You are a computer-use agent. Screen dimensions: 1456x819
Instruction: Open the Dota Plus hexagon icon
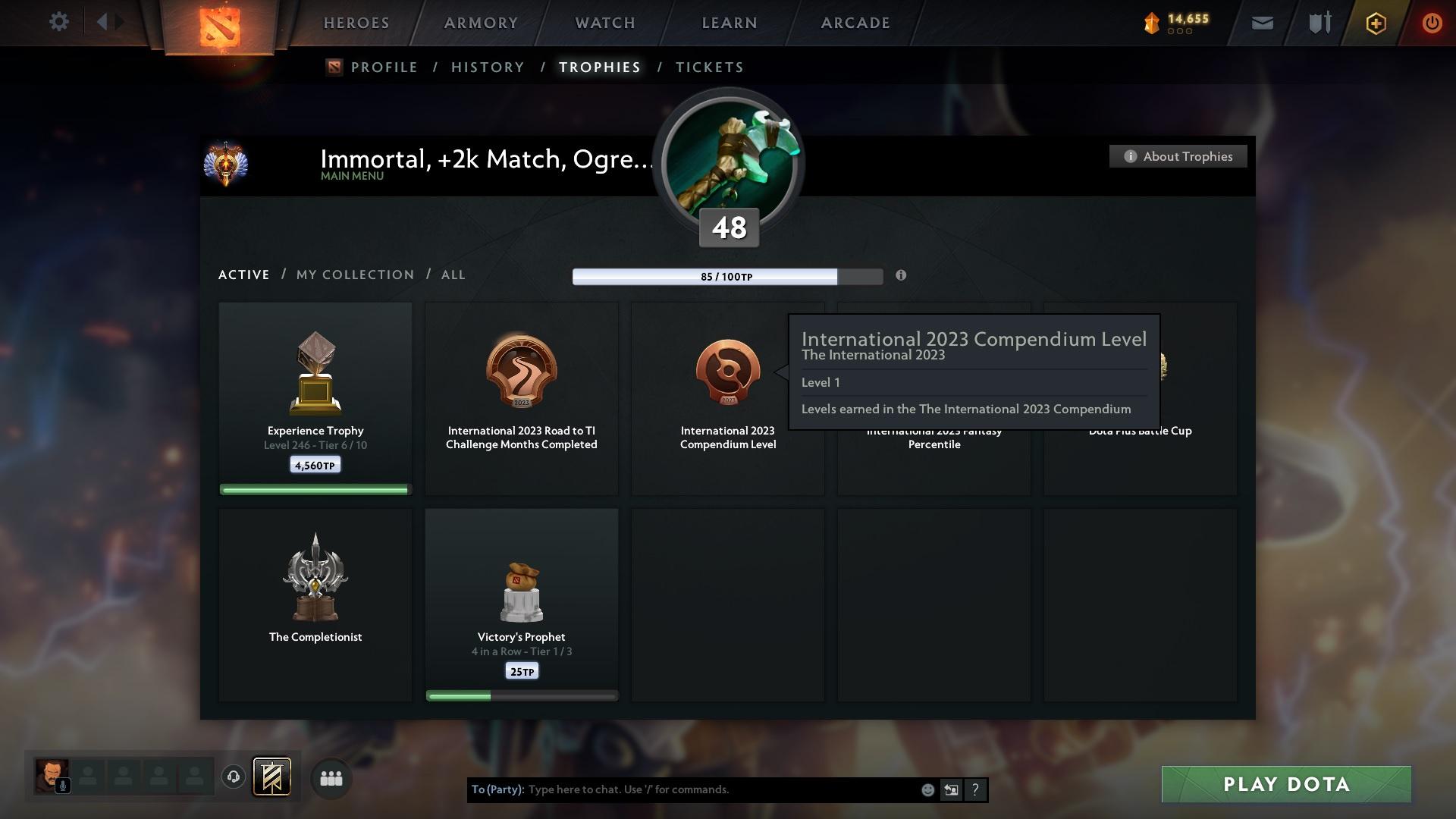click(x=1375, y=23)
